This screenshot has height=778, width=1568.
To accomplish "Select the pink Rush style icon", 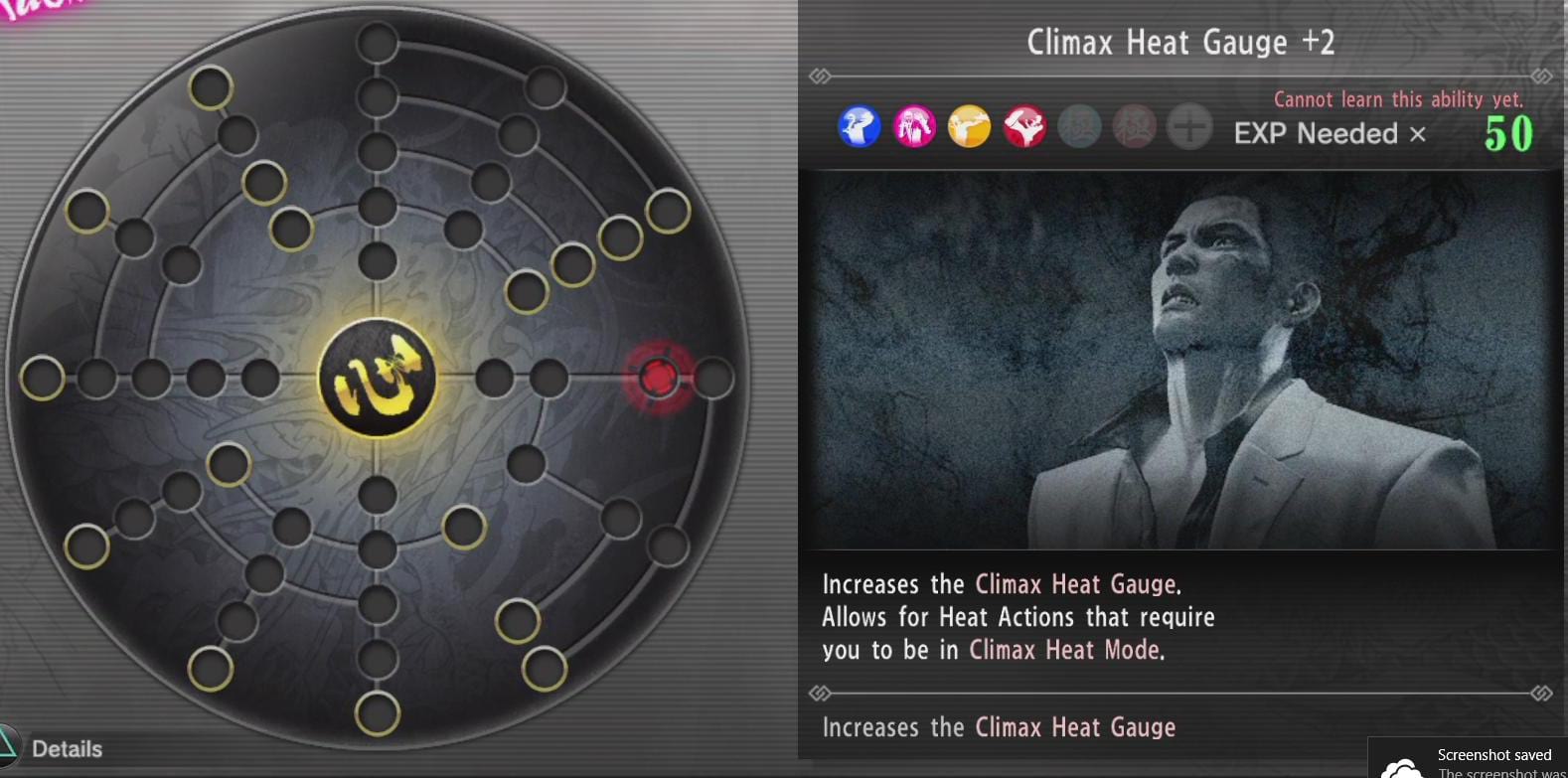I will [915, 127].
